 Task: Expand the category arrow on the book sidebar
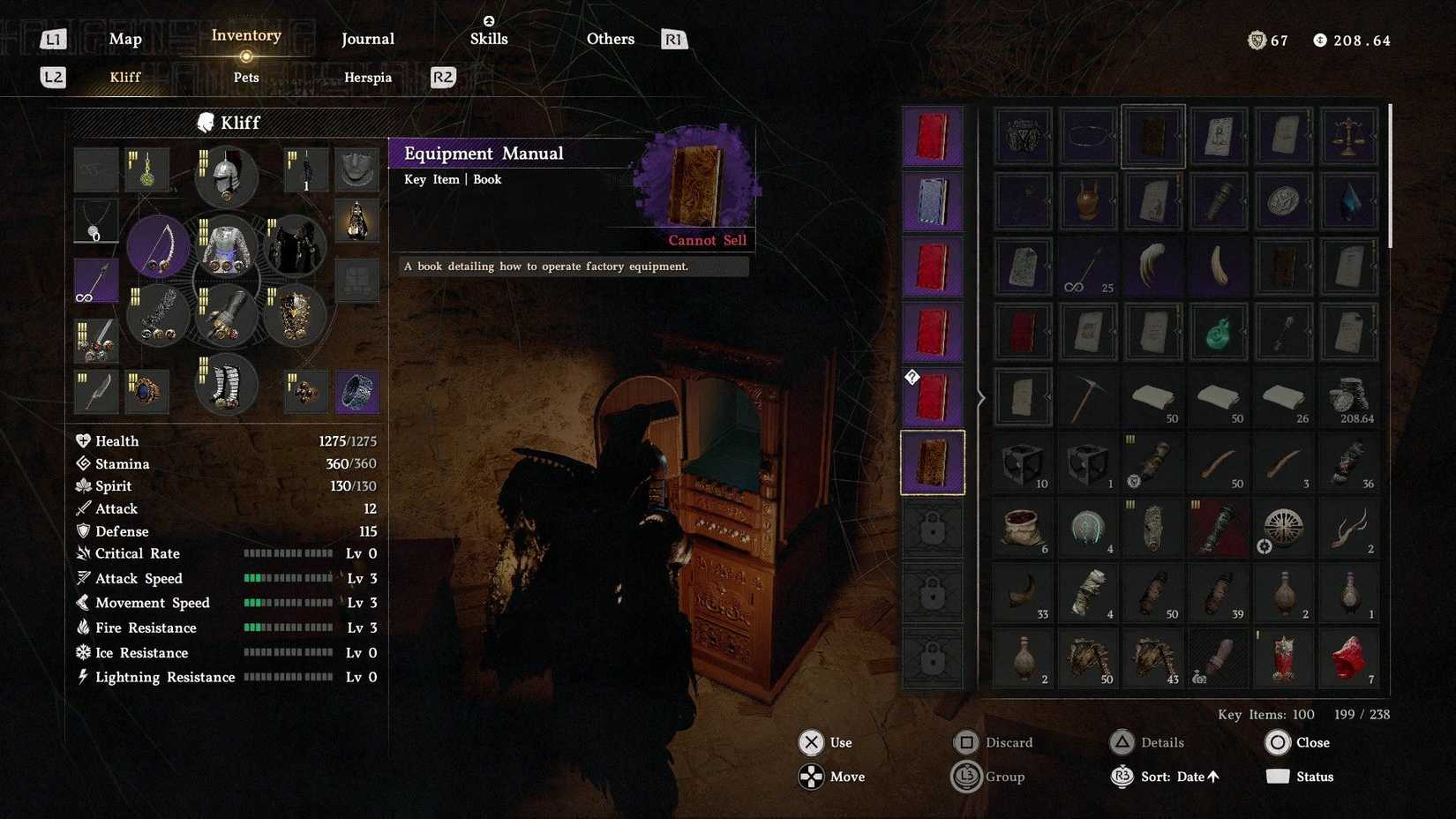point(979,398)
